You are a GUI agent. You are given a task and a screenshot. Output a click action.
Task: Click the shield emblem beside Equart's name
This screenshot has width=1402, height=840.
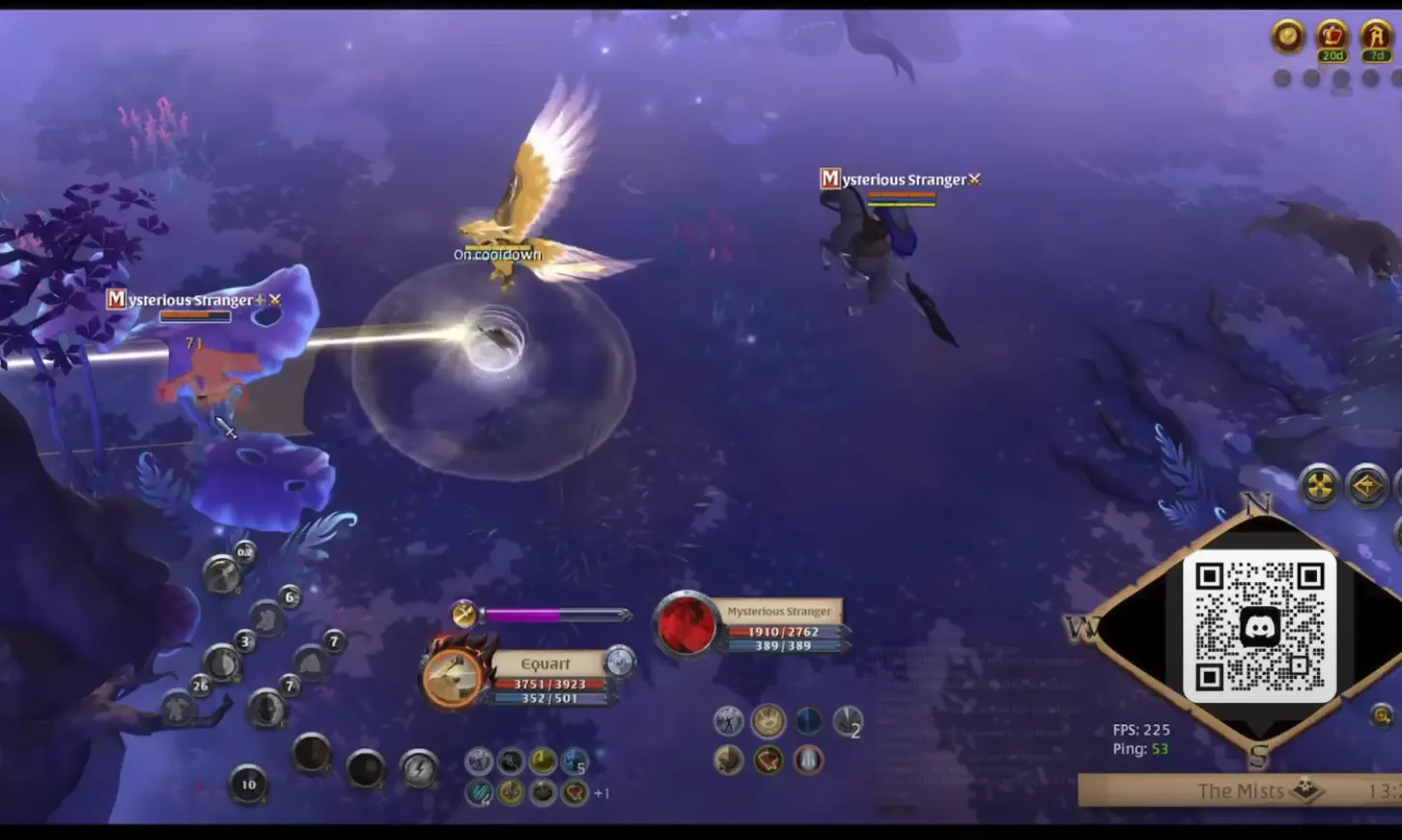point(620,662)
